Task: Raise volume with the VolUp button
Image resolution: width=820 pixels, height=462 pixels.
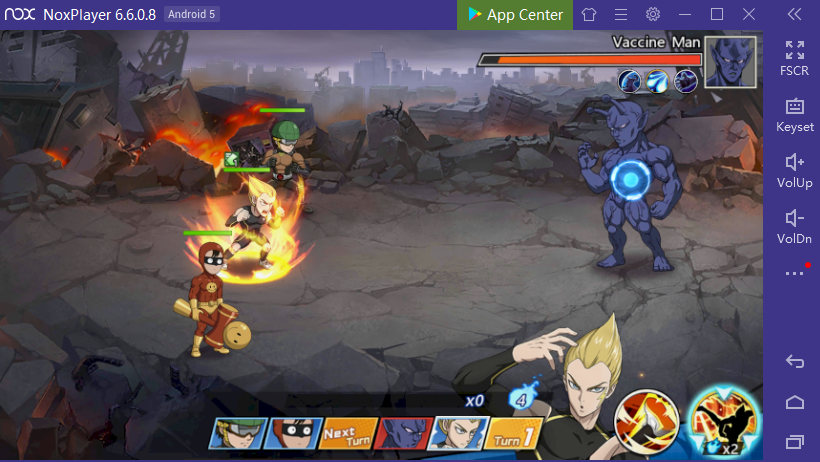Action: tap(795, 169)
